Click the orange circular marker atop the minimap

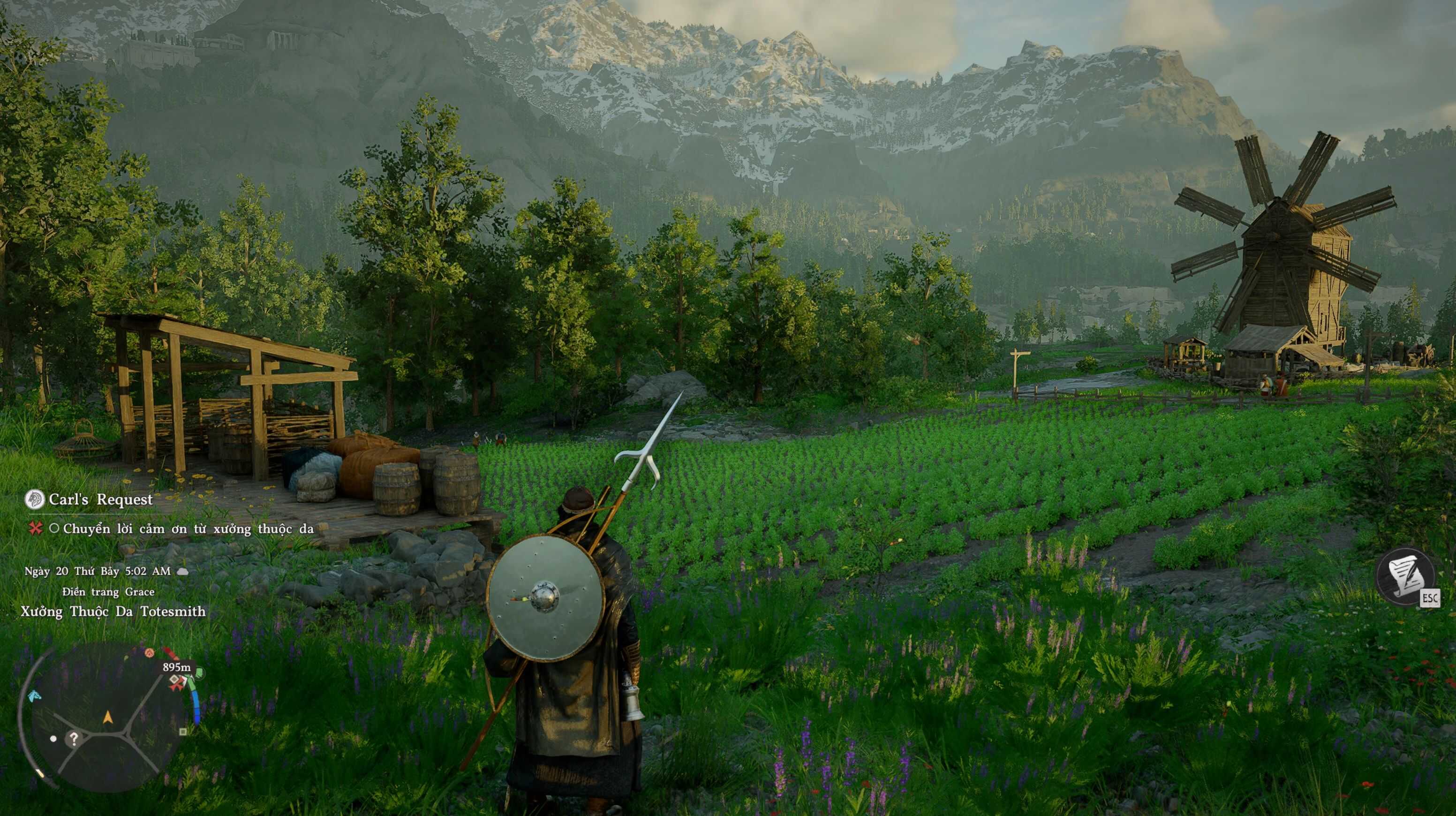150,653
